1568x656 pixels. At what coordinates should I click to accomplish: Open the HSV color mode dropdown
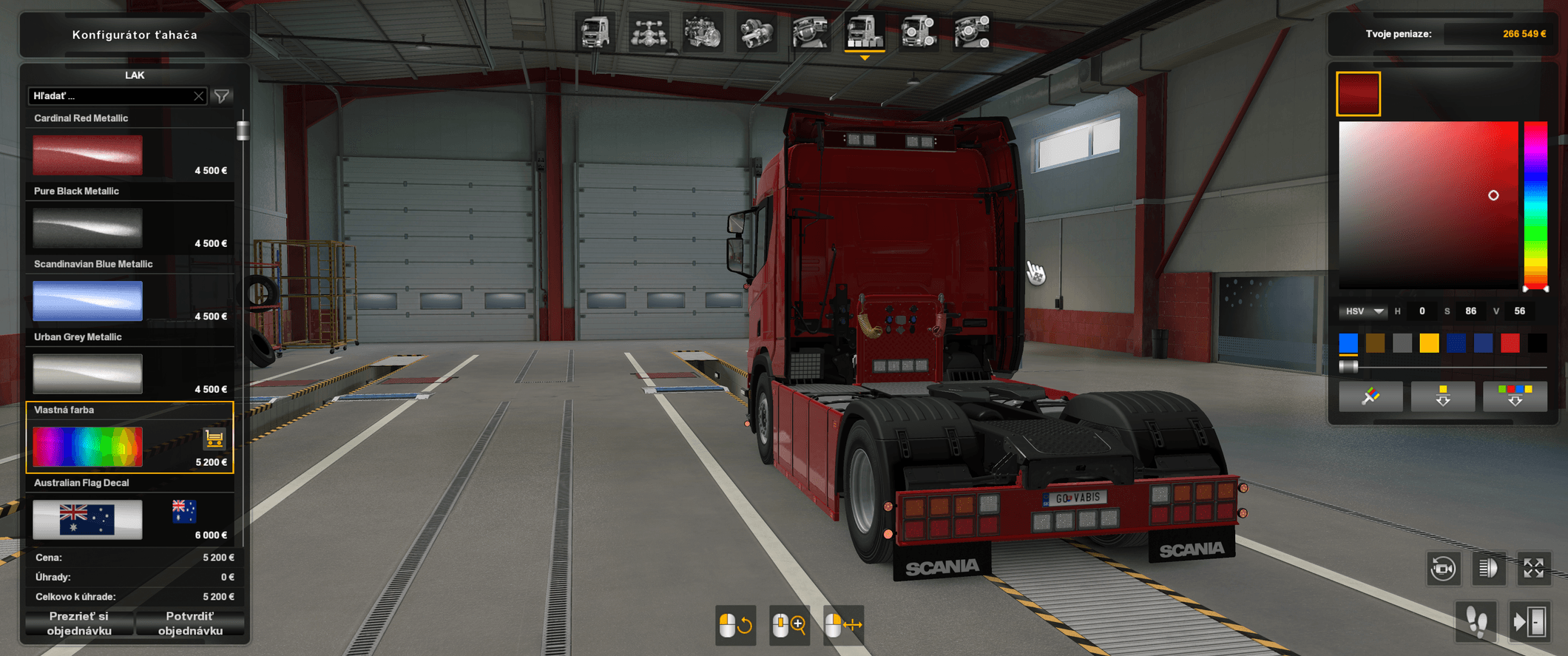coord(1363,311)
